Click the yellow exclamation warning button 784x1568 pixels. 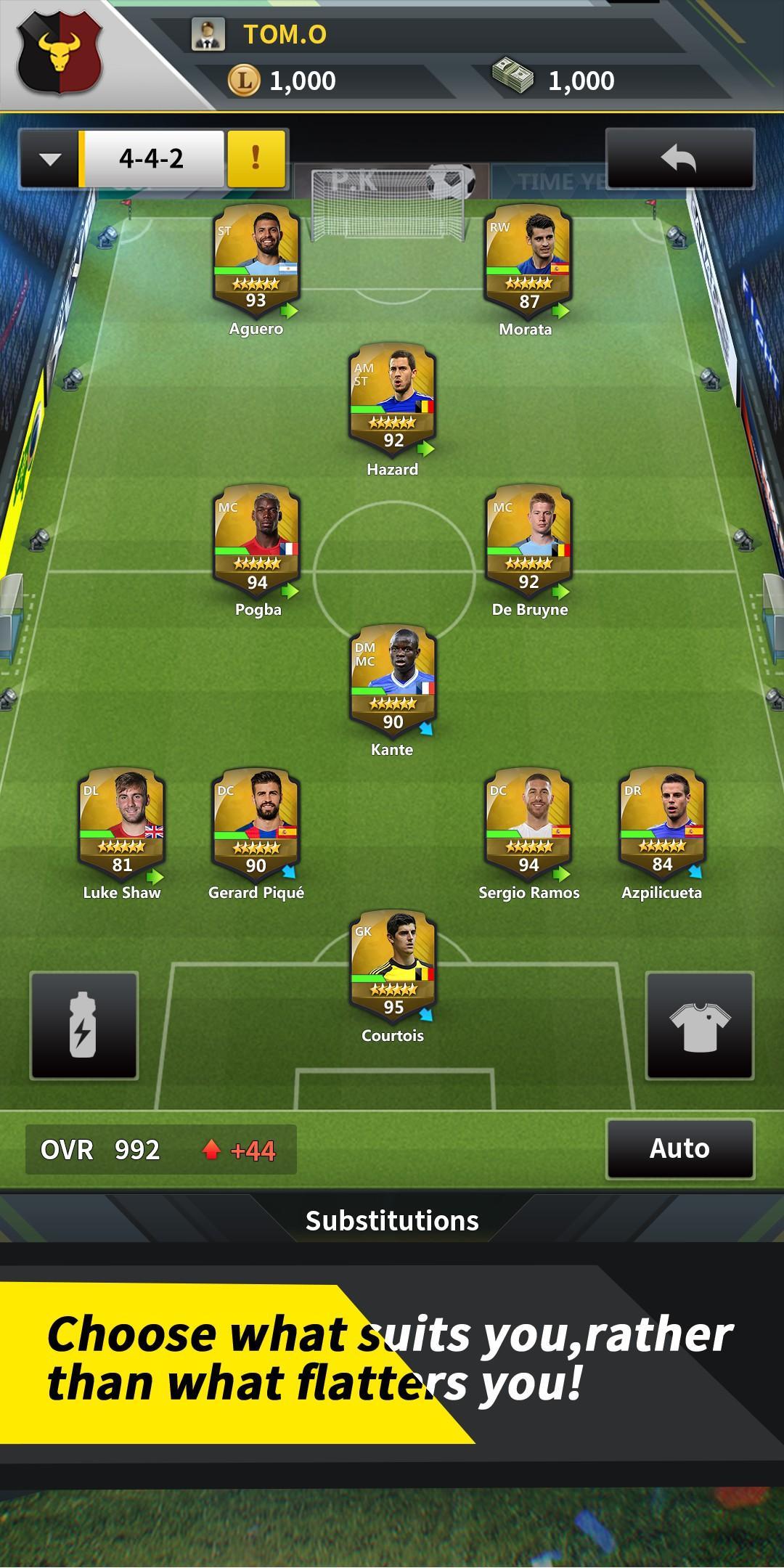256,158
